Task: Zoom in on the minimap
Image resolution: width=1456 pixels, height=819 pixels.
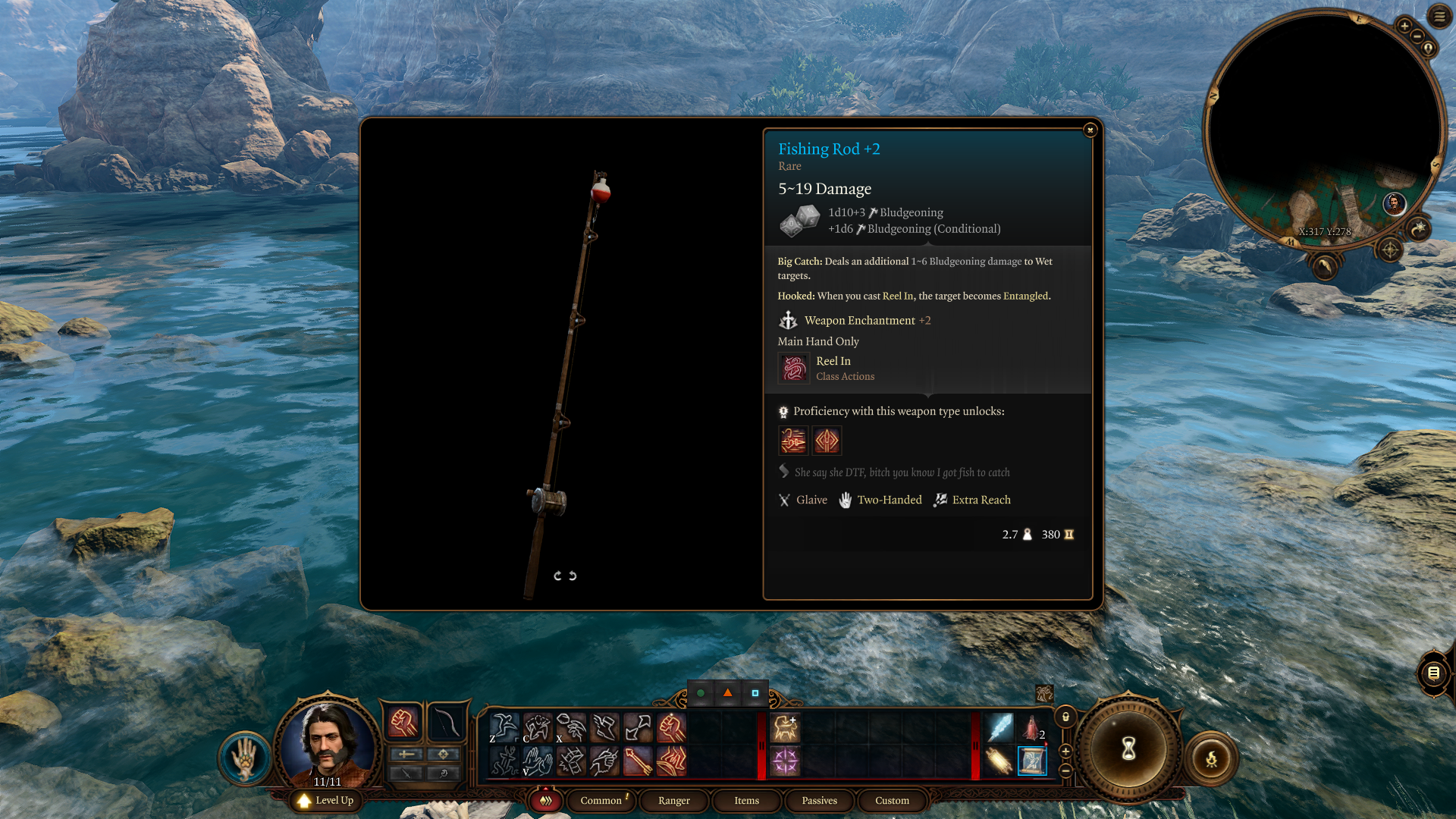Action: [1404, 27]
